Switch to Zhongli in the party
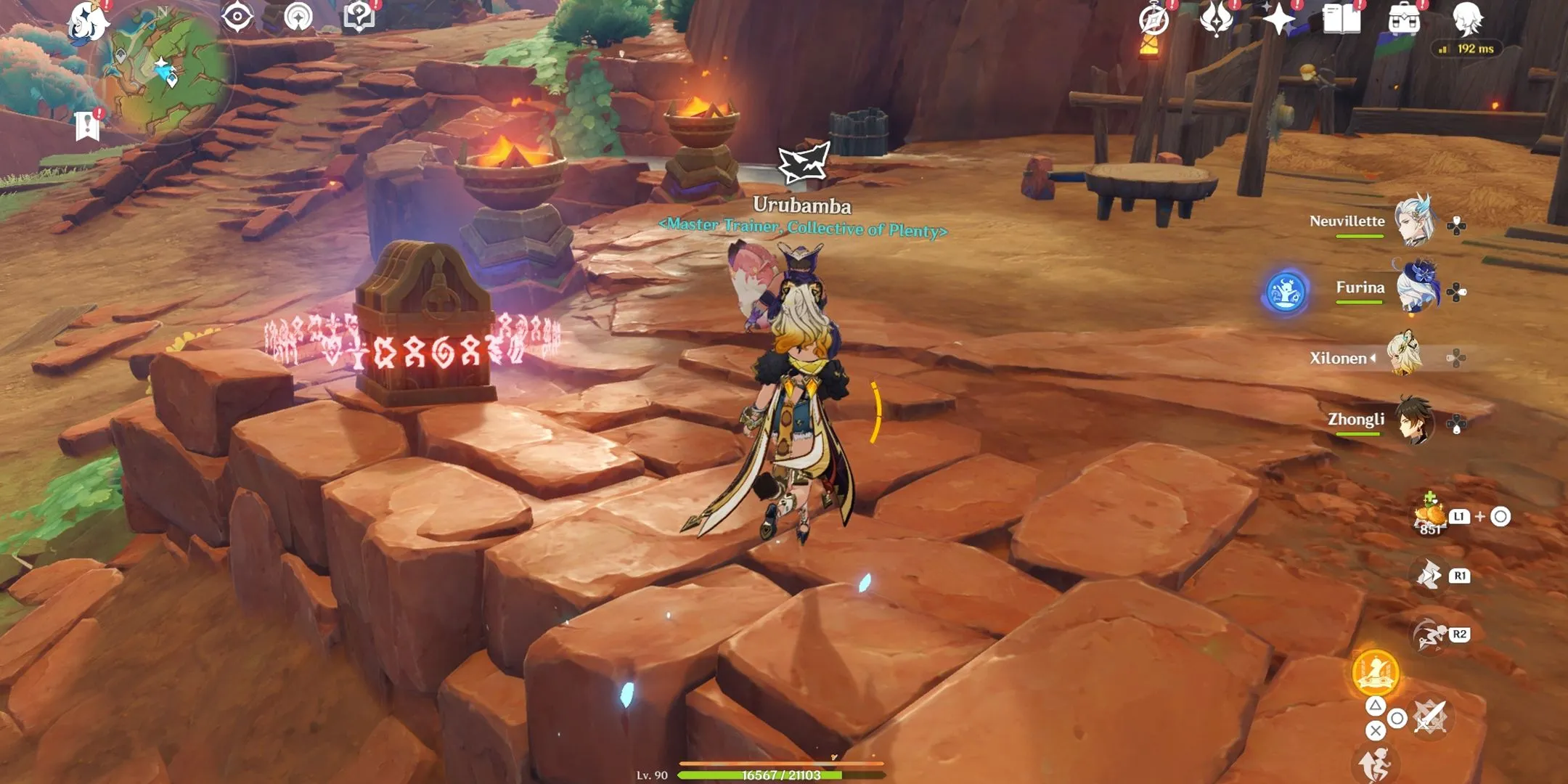 pyautogui.click(x=1414, y=420)
